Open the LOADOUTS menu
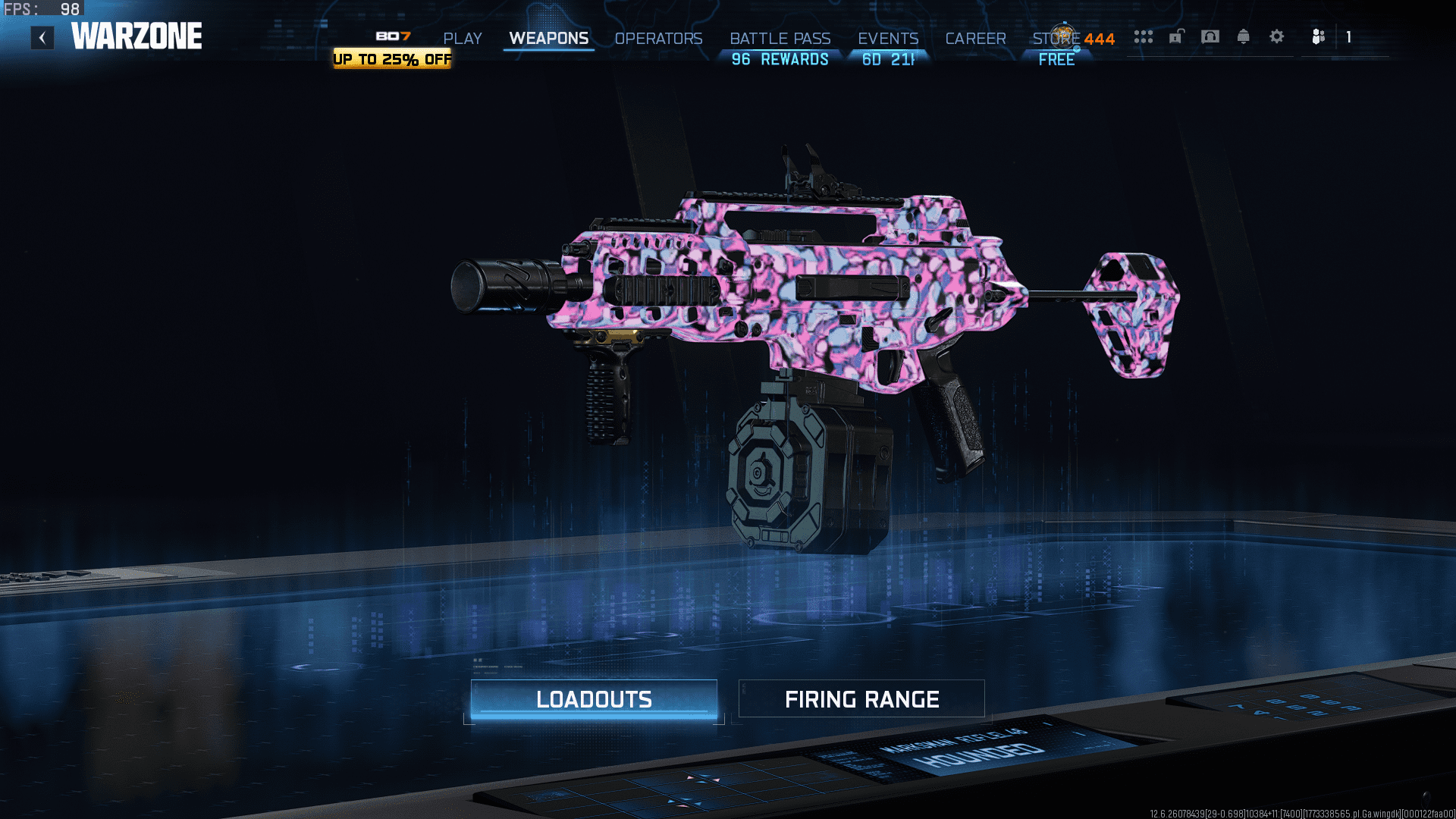This screenshot has height=819, width=1456. coord(594,699)
